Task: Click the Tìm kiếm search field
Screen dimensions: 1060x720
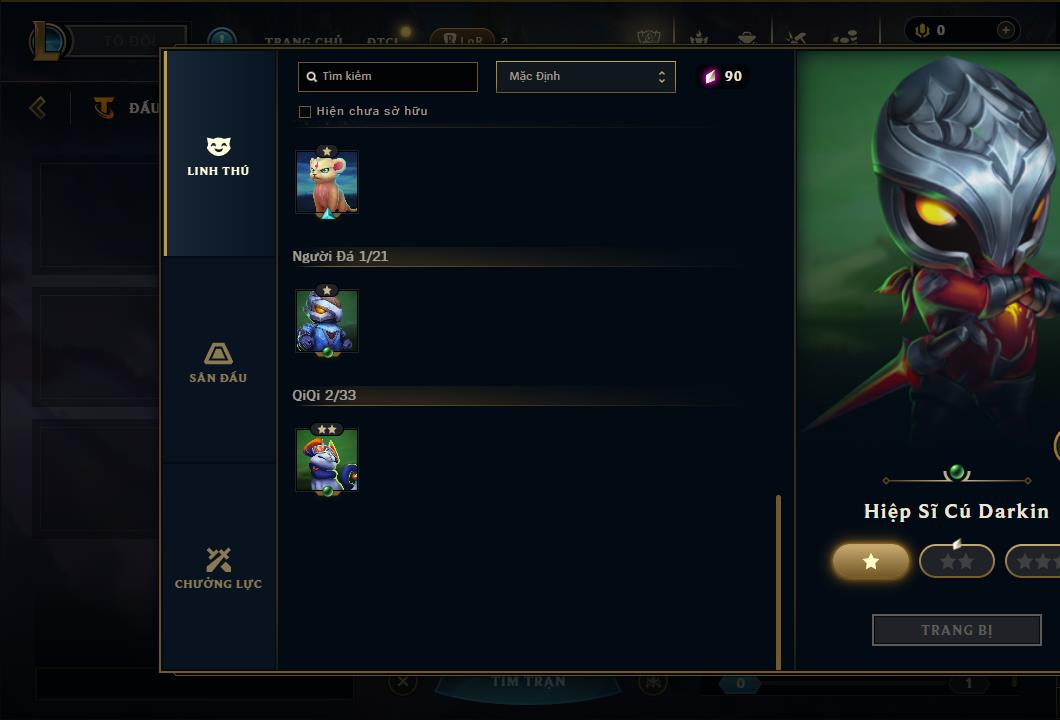Action: 388,76
